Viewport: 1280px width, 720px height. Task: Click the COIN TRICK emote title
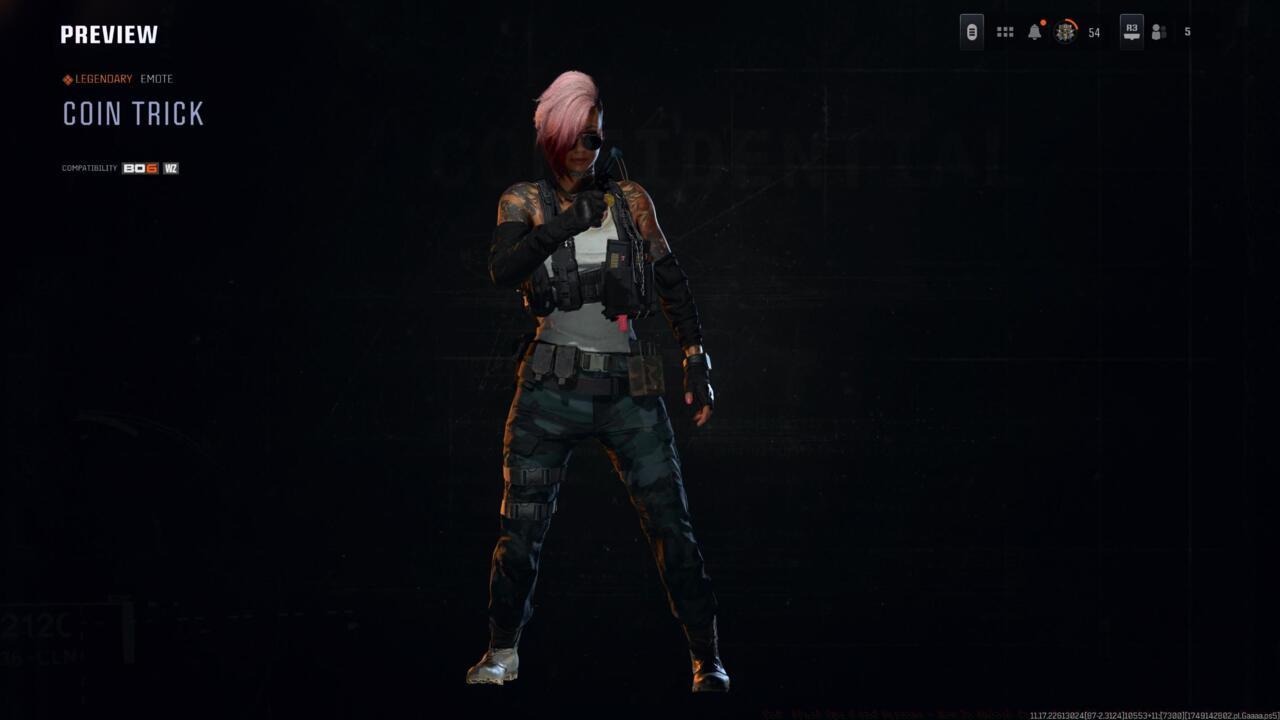click(131, 114)
